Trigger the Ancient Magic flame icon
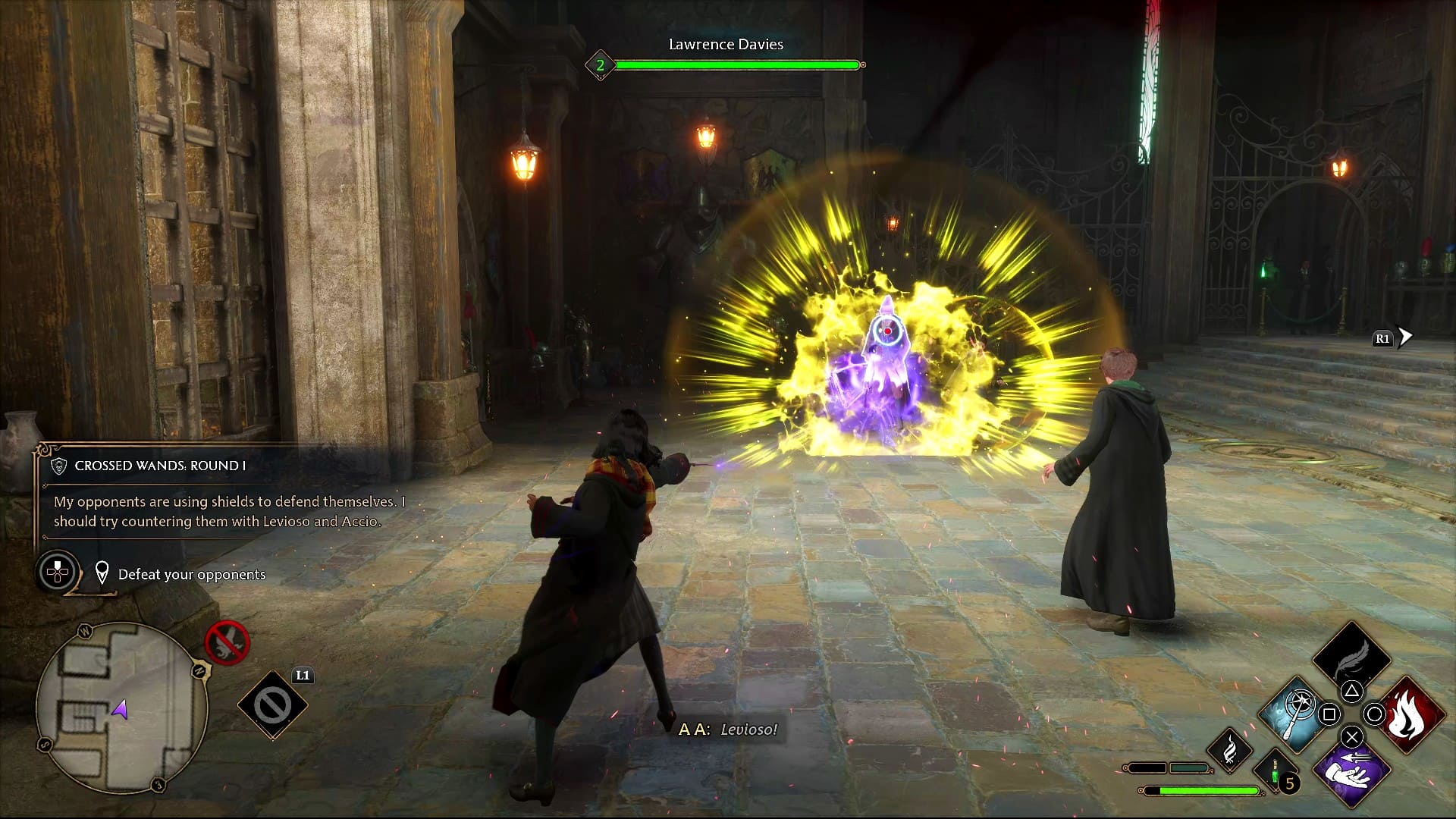 1229,750
